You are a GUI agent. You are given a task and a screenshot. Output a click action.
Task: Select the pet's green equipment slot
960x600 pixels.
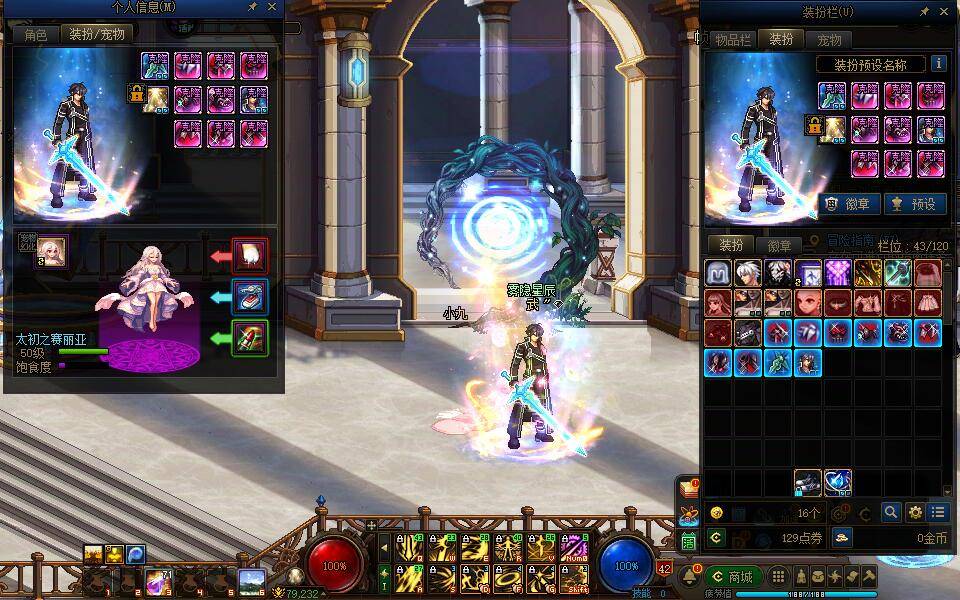(250, 338)
